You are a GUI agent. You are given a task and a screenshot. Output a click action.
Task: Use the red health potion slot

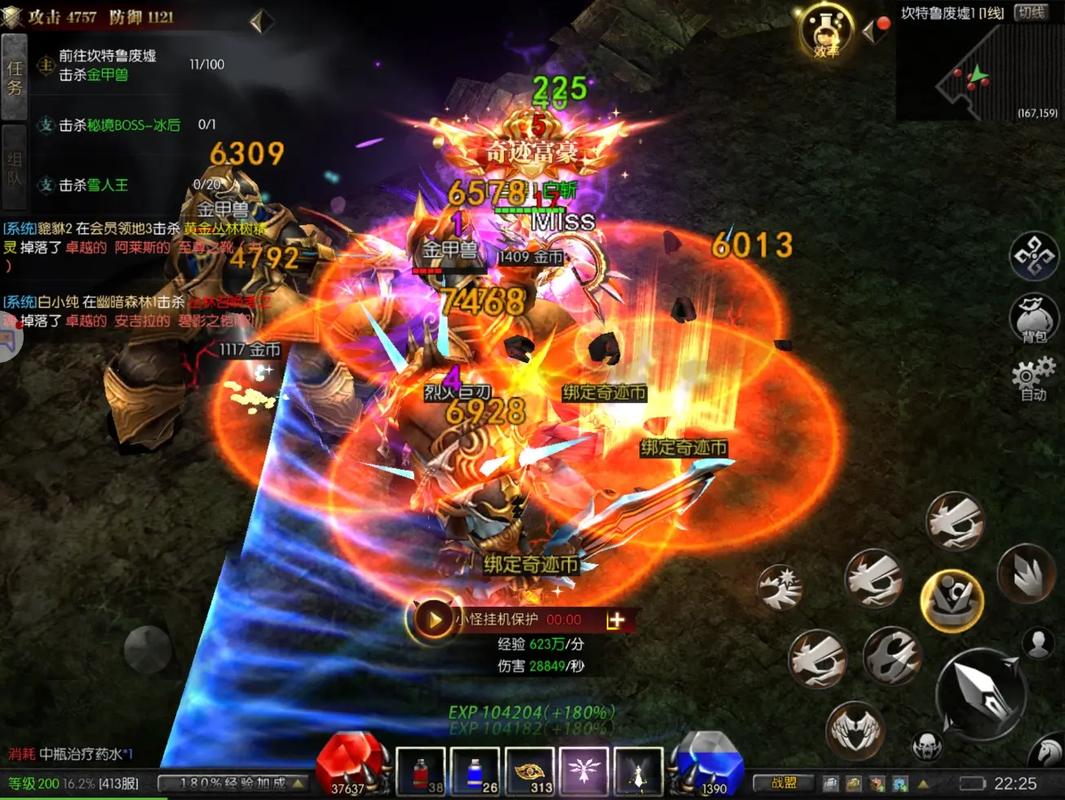click(421, 772)
